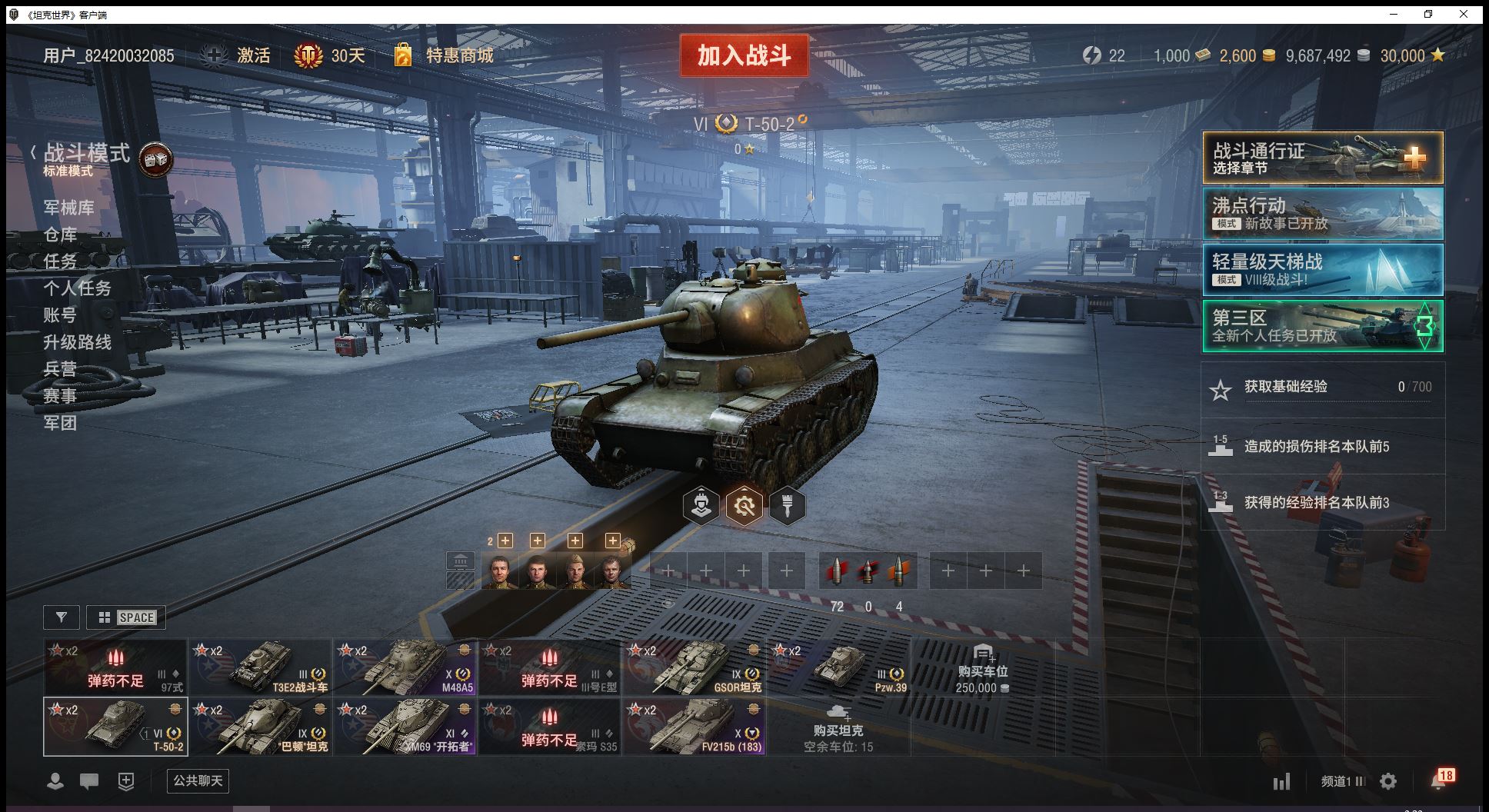
Task: Open the 公共聊天 public chat
Action: pyautogui.click(x=198, y=781)
